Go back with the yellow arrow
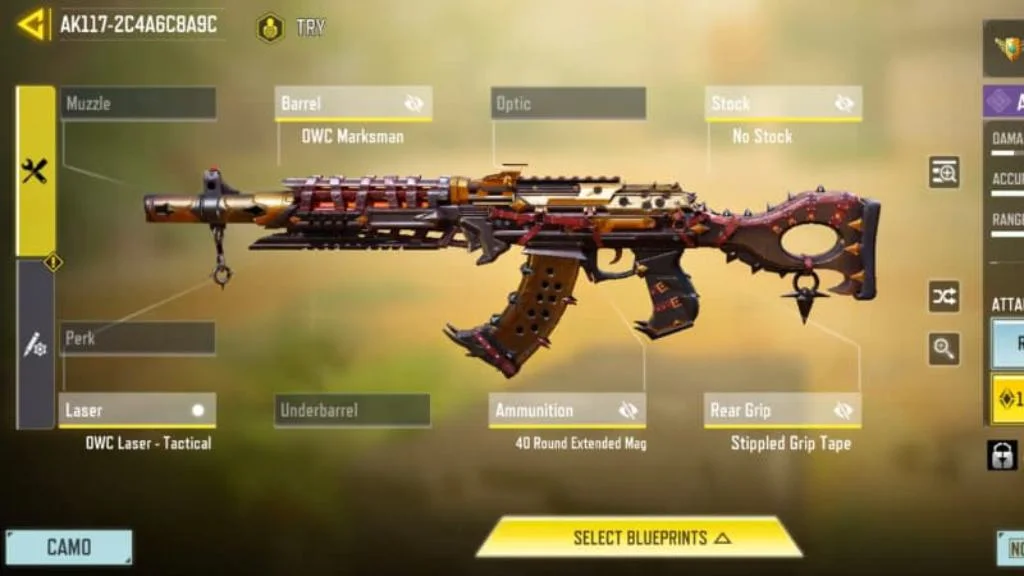Image resolution: width=1024 pixels, height=576 pixels. click(32, 24)
